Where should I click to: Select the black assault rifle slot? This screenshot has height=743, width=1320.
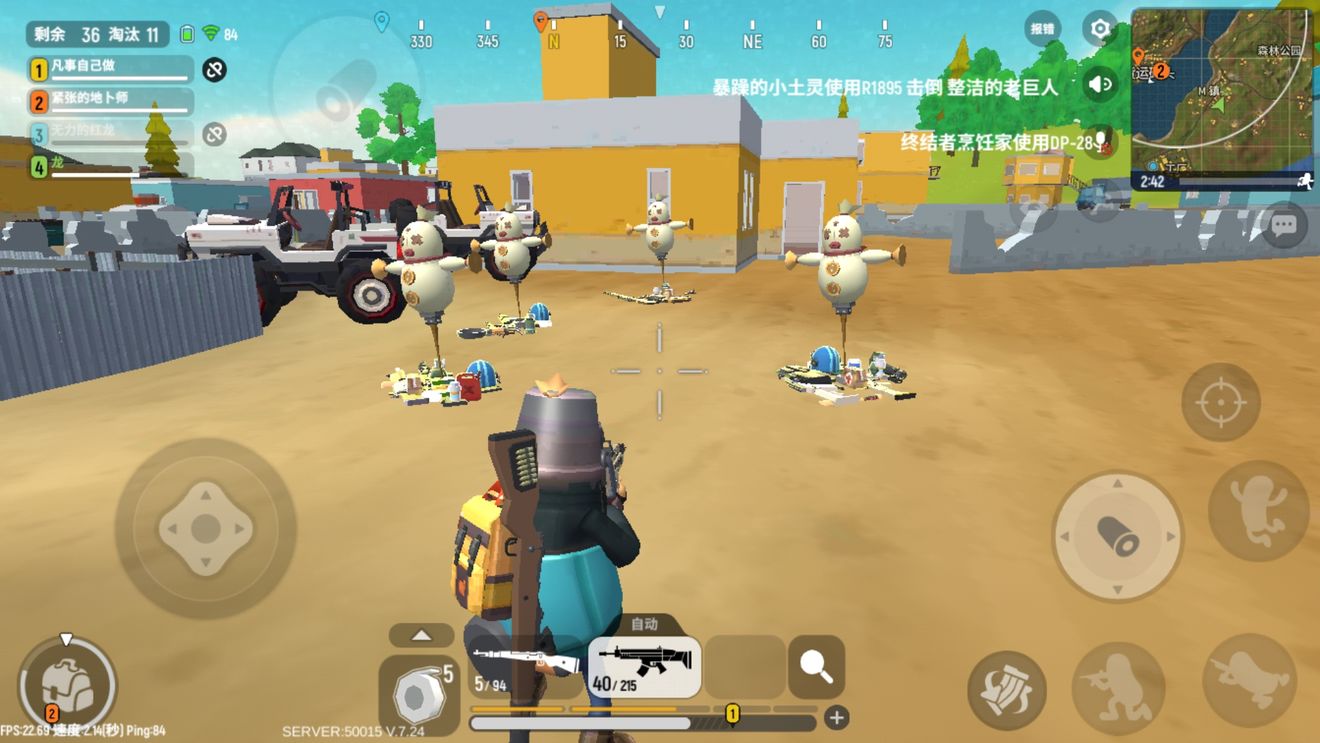tap(644, 667)
